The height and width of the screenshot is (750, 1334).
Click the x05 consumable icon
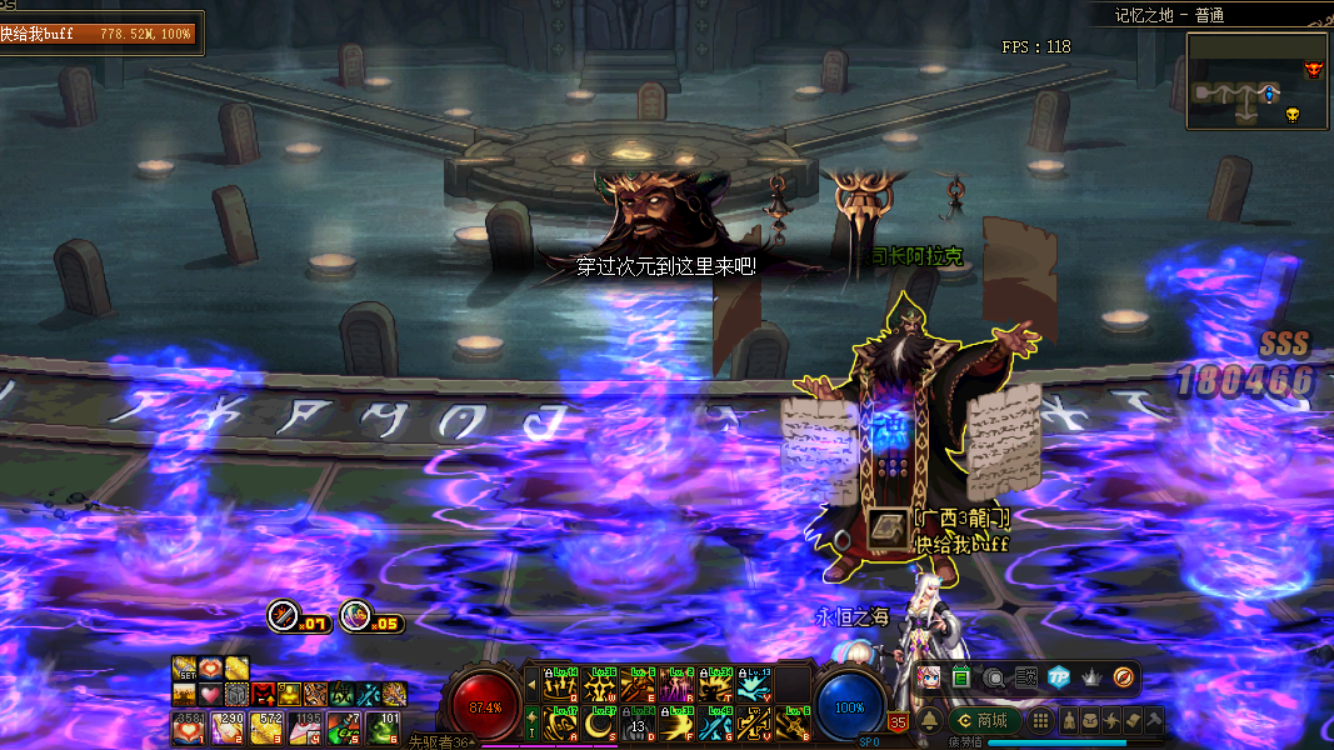click(x=355, y=615)
